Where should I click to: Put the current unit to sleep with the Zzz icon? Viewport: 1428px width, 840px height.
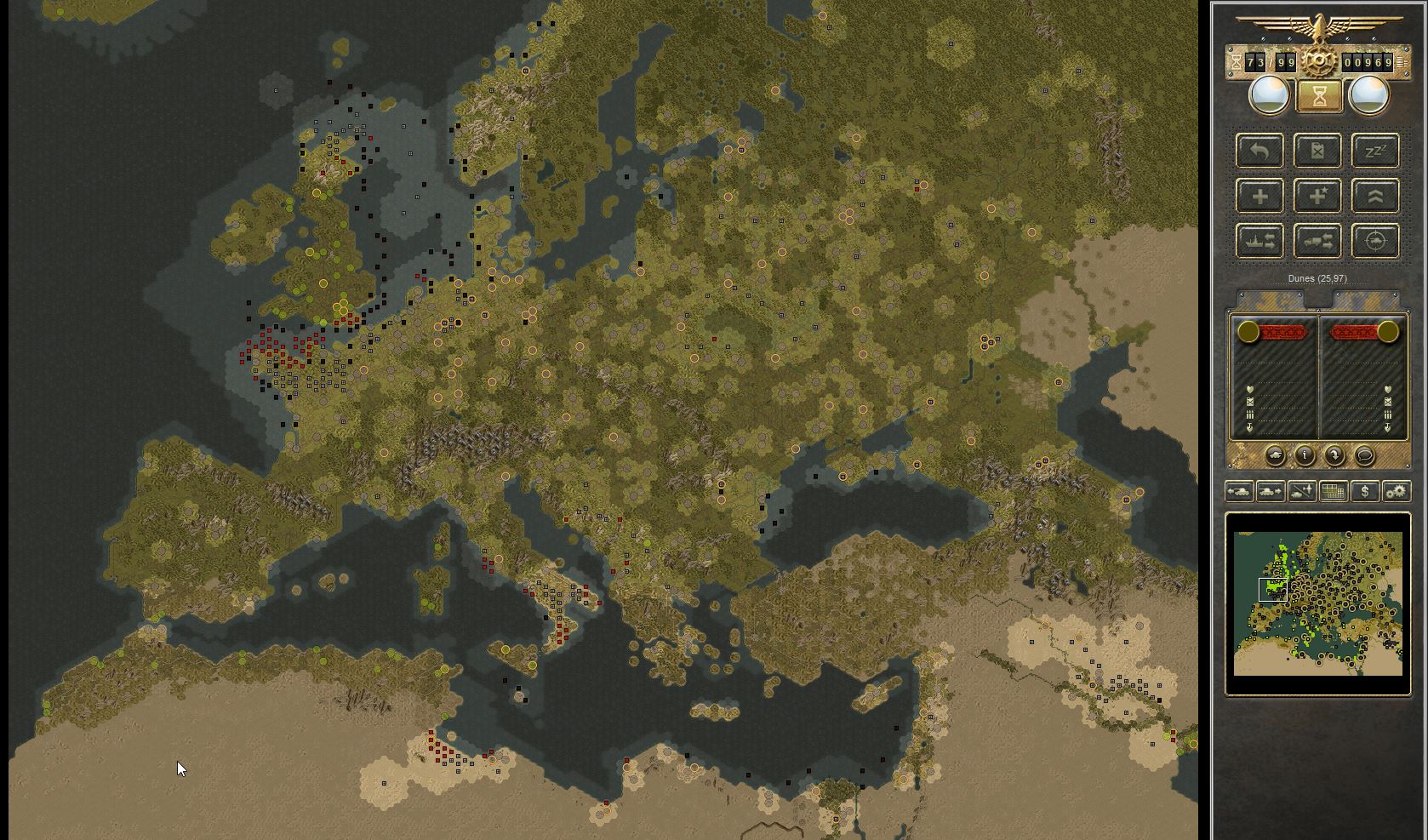click(1374, 151)
